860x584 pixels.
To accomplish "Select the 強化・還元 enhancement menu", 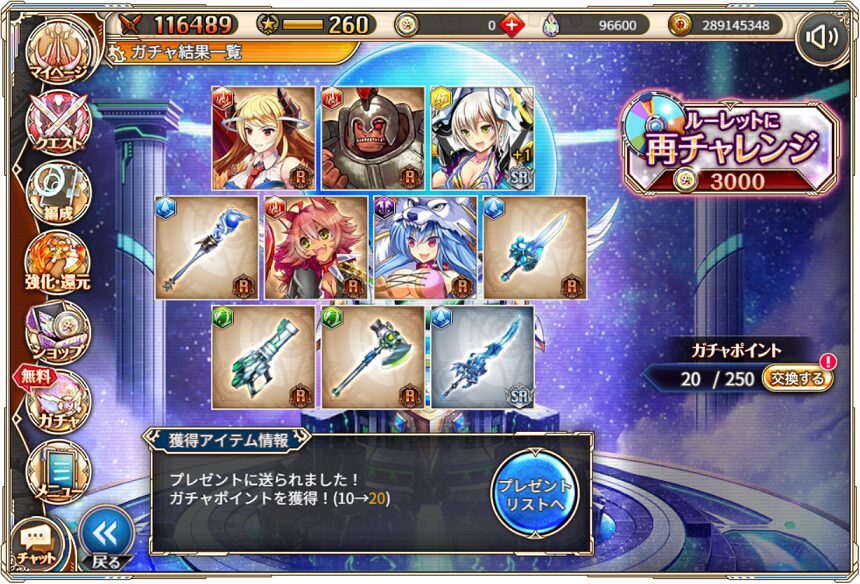I will (57, 262).
